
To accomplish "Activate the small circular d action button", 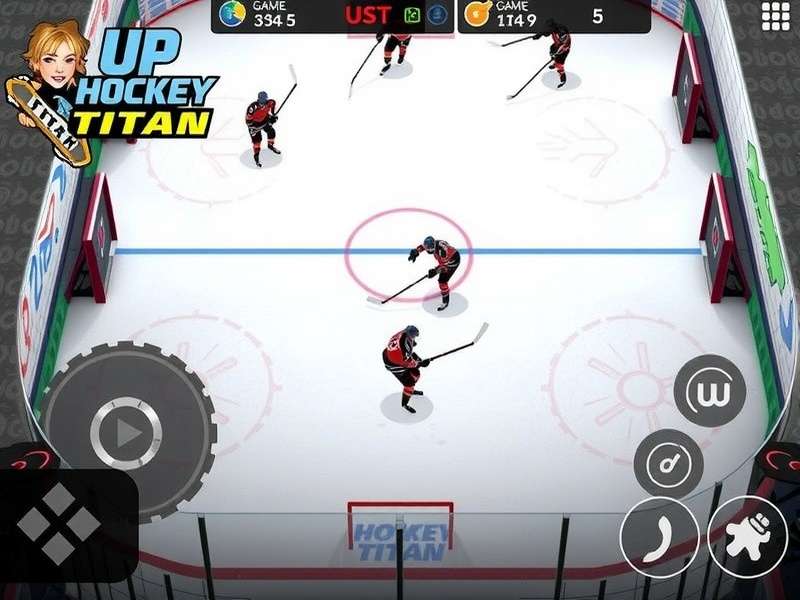I will [668, 462].
